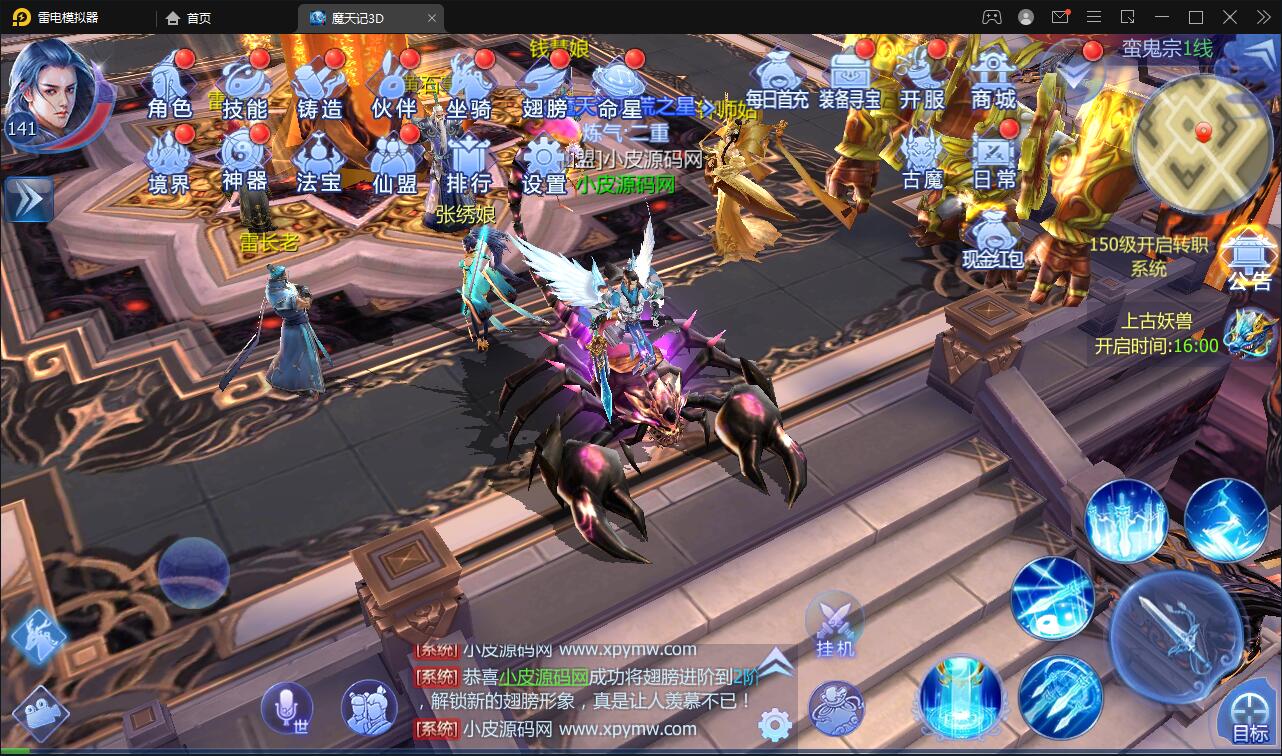The image size is (1282, 756).
Task: Switch to the 首页 home tab
Action: (x=189, y=17)
